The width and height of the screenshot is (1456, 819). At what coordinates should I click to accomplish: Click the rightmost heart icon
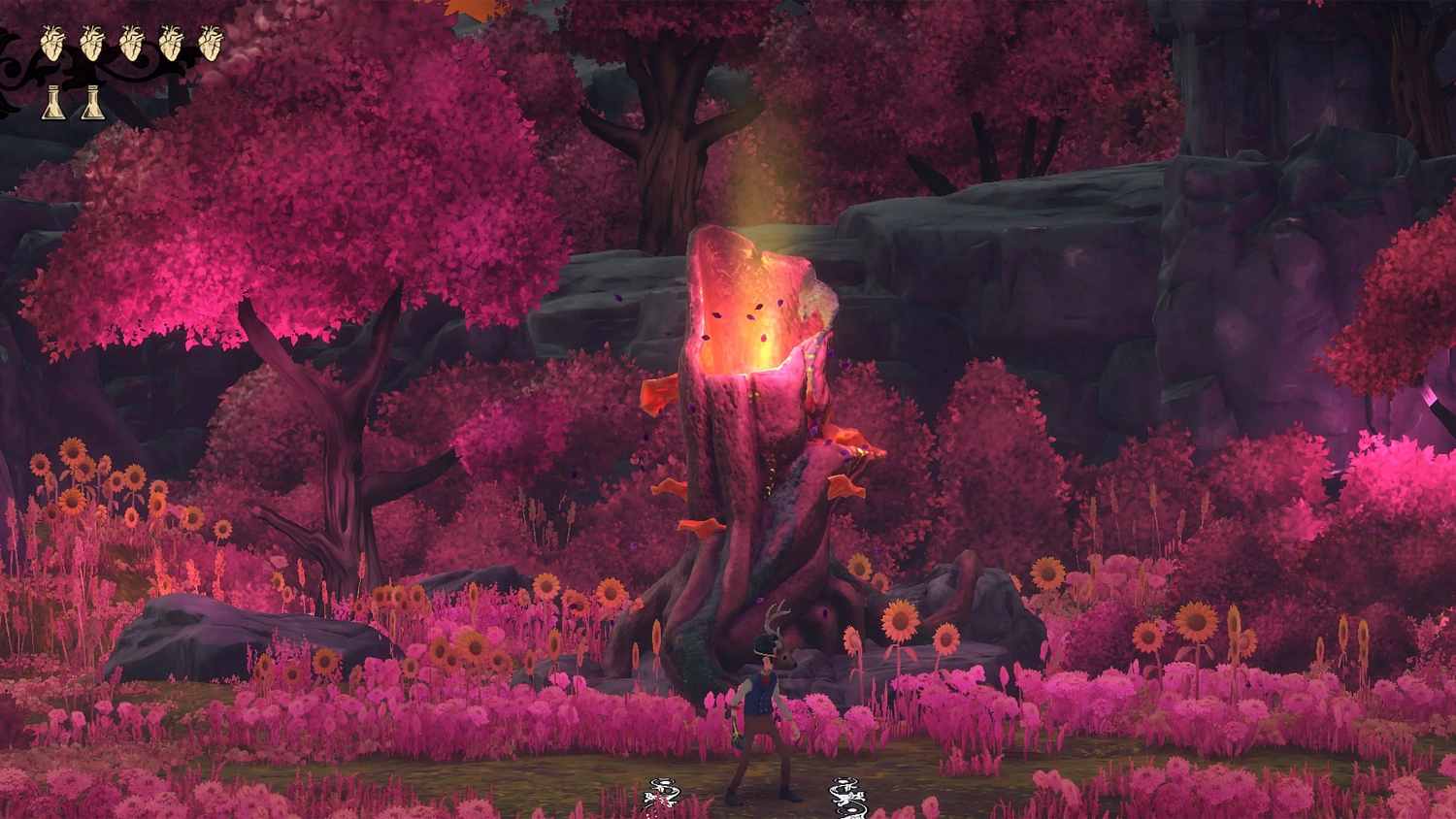[209, 44]
